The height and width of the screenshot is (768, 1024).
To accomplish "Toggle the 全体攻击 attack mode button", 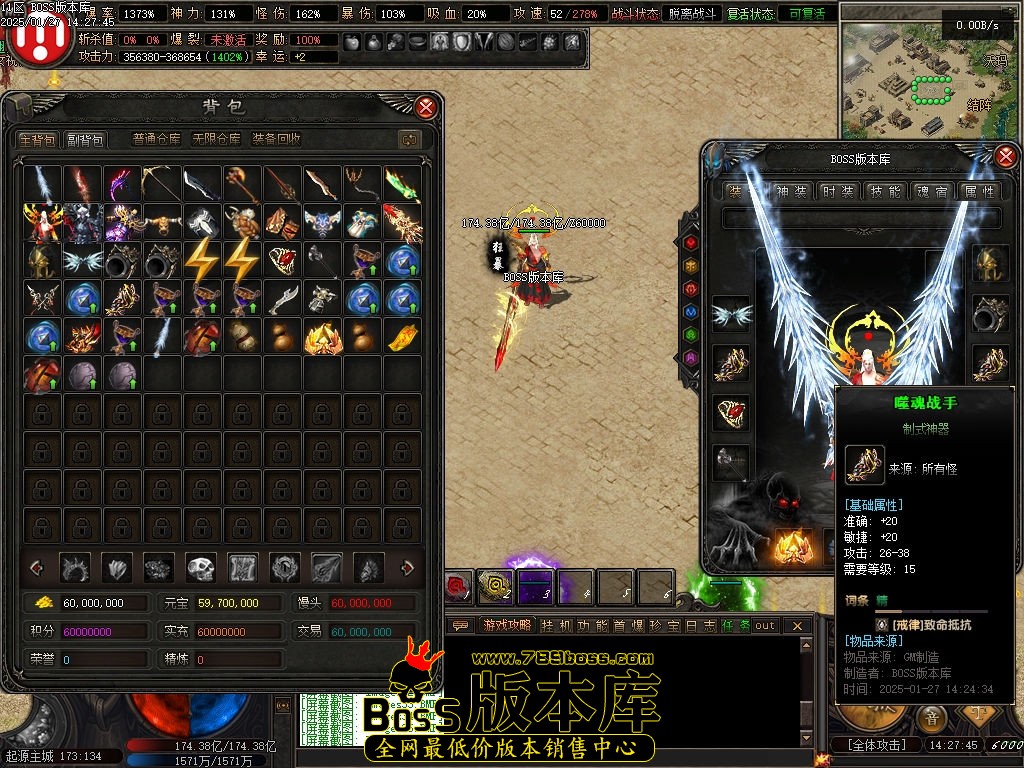I will point(877,745).
